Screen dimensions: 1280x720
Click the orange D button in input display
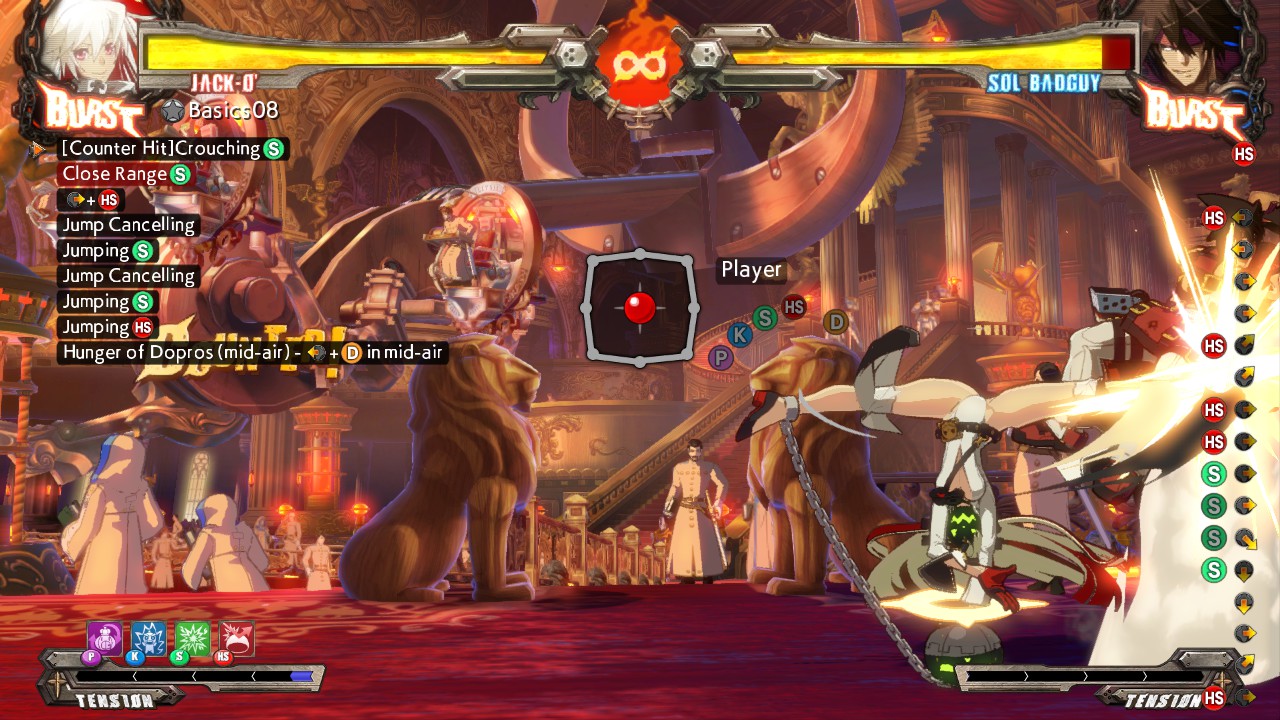pos(835,322)
